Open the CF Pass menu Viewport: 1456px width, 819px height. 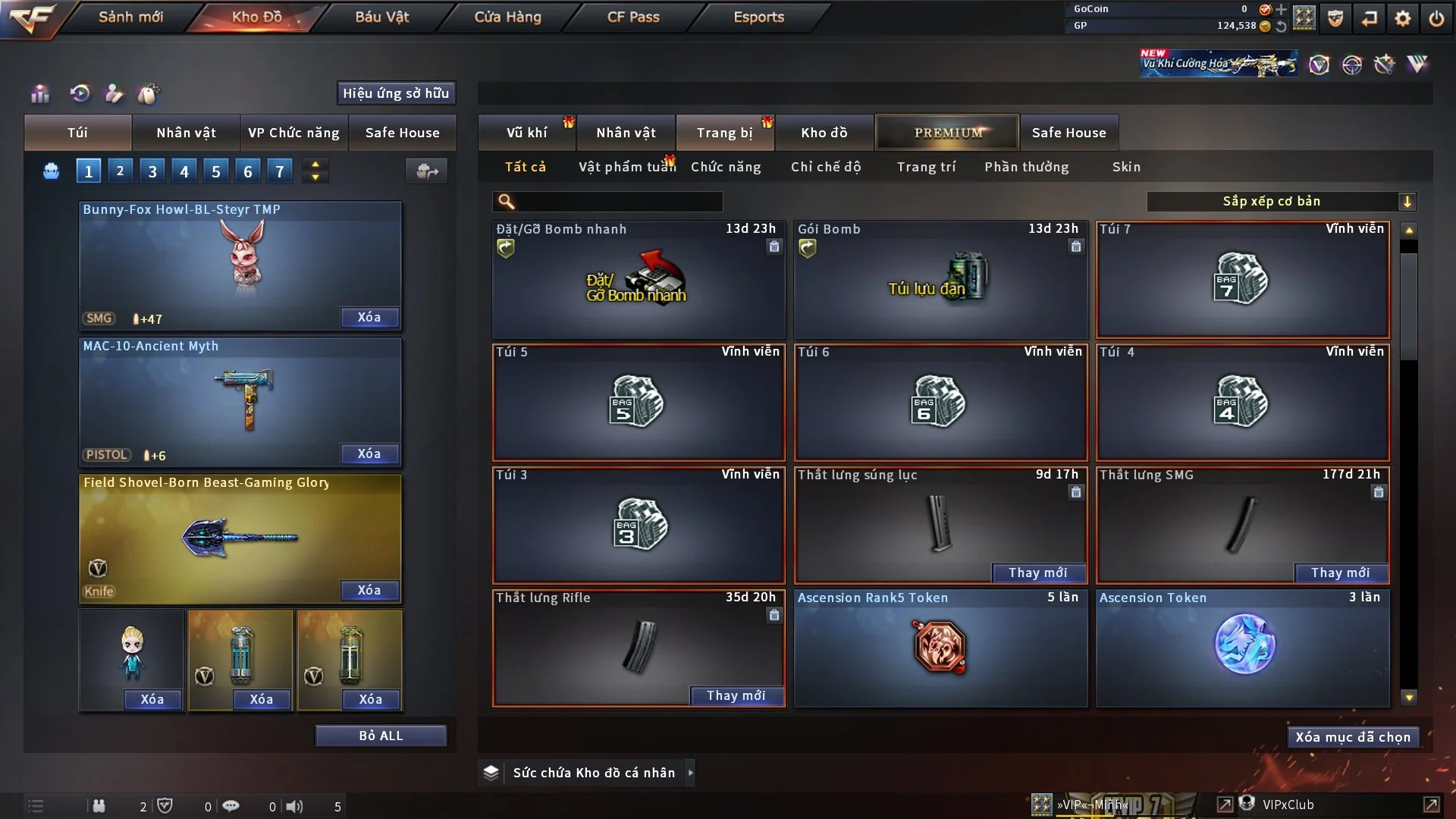(x=633, y=17)
